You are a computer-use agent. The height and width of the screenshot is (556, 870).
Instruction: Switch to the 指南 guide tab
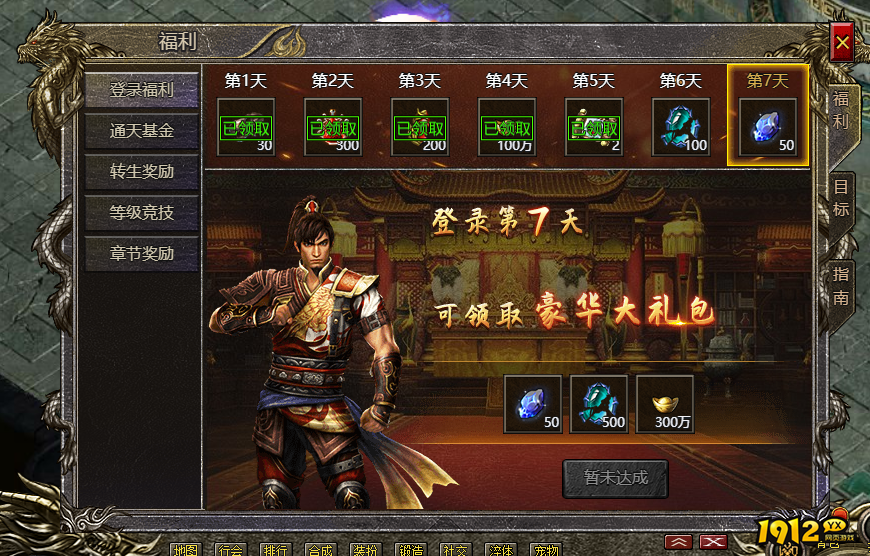(x=841, y=285)
